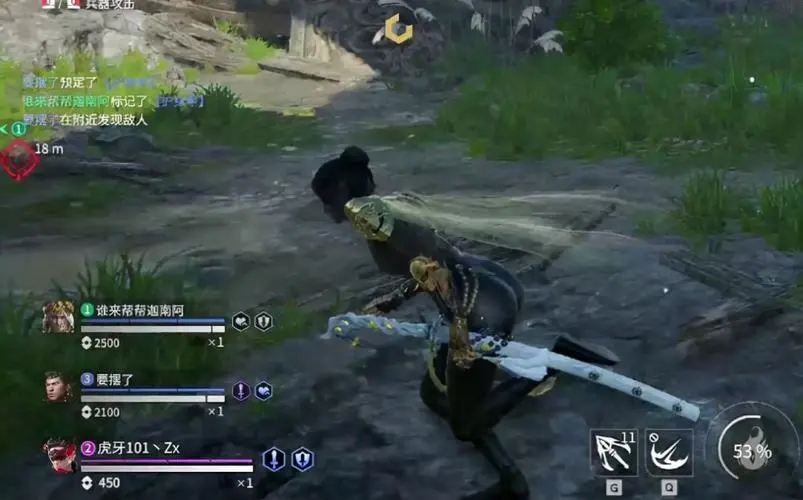Select teammate 要摆了's portrait

pyautogui.click(x=58, y=387)
